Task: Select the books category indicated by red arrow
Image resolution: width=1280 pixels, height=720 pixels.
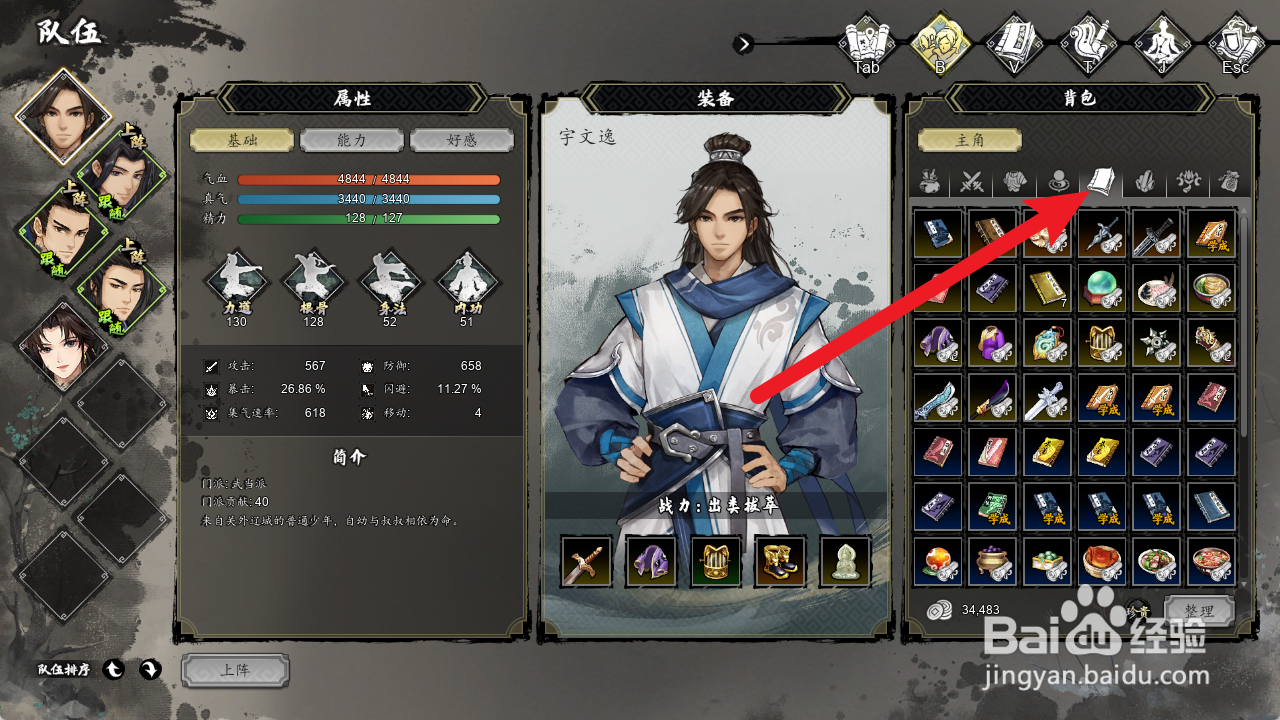Action: pyautogui.click(x=1100, y=181)
